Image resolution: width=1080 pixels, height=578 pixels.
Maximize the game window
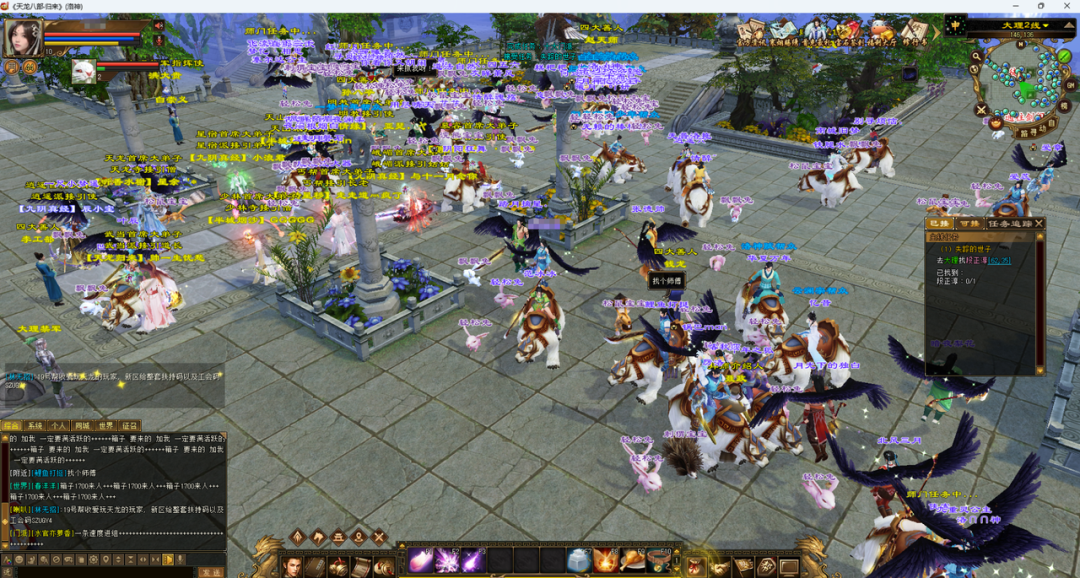coord(1041,6)
